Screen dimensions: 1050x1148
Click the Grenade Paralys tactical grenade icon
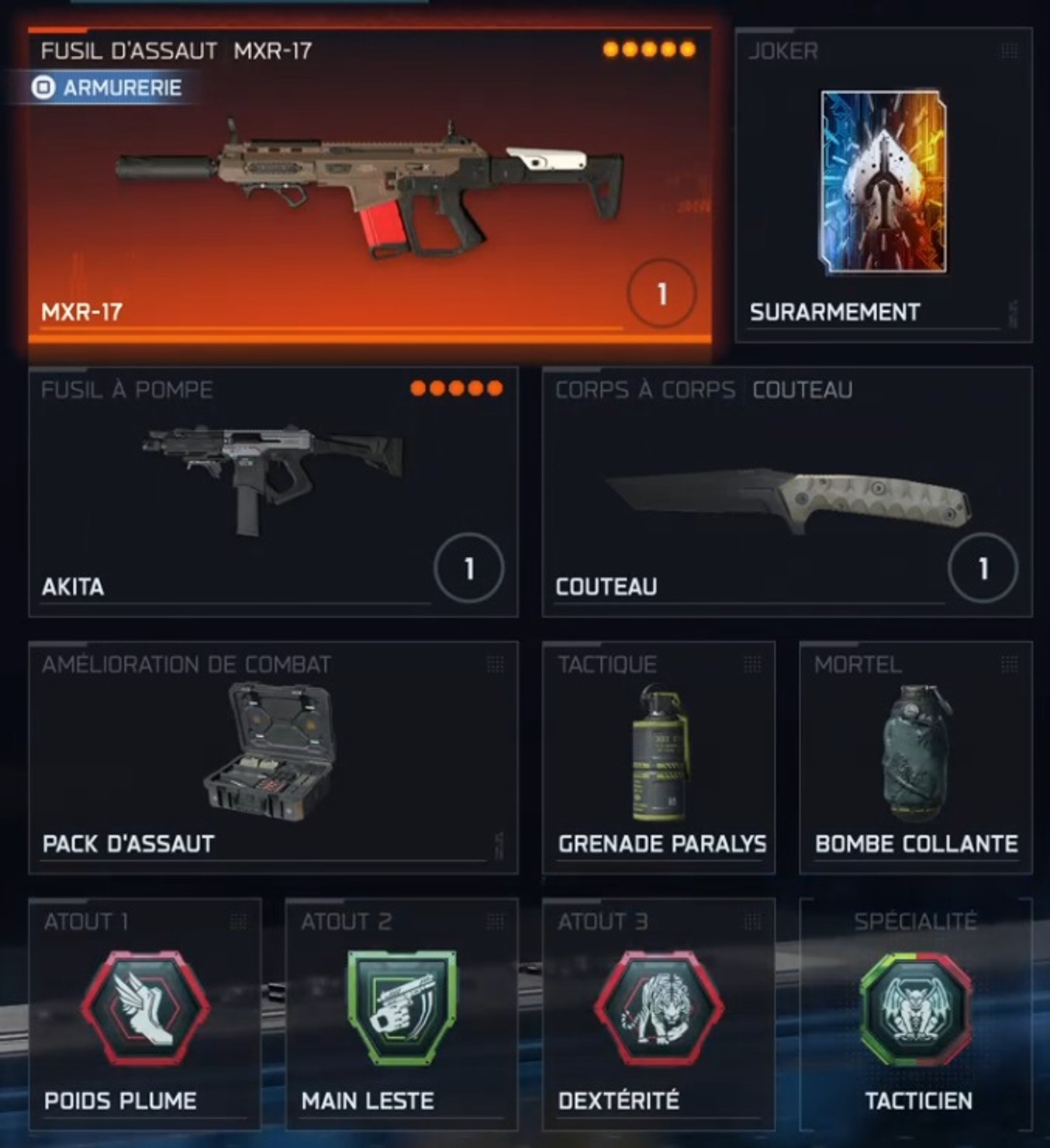(658, 754)
